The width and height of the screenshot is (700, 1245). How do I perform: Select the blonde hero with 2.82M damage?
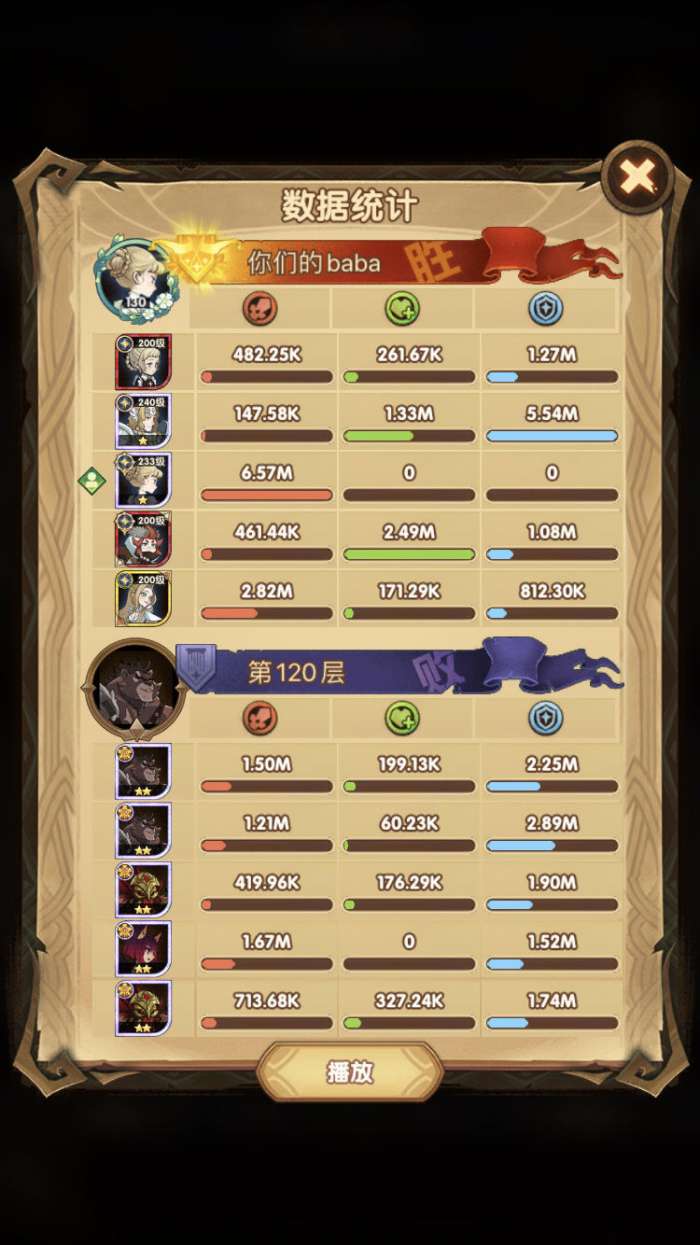pos(144,598)
